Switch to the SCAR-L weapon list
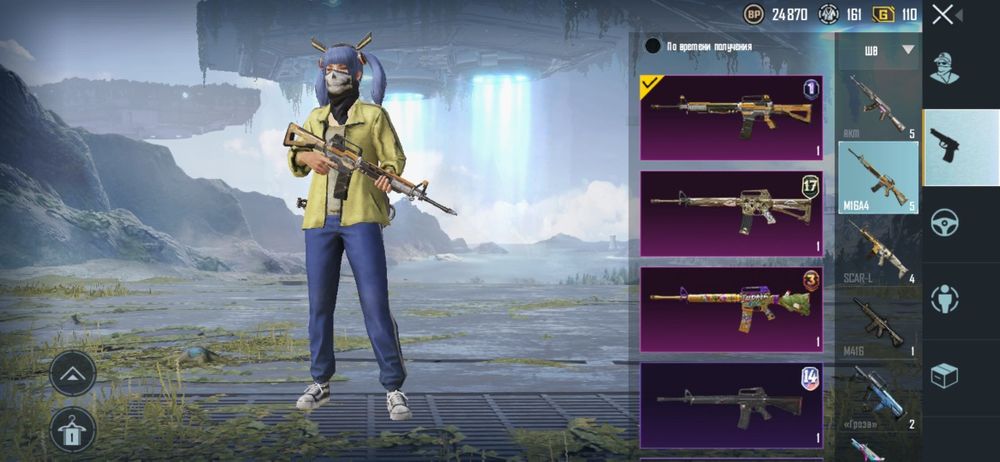 click(x=877, y=251)
